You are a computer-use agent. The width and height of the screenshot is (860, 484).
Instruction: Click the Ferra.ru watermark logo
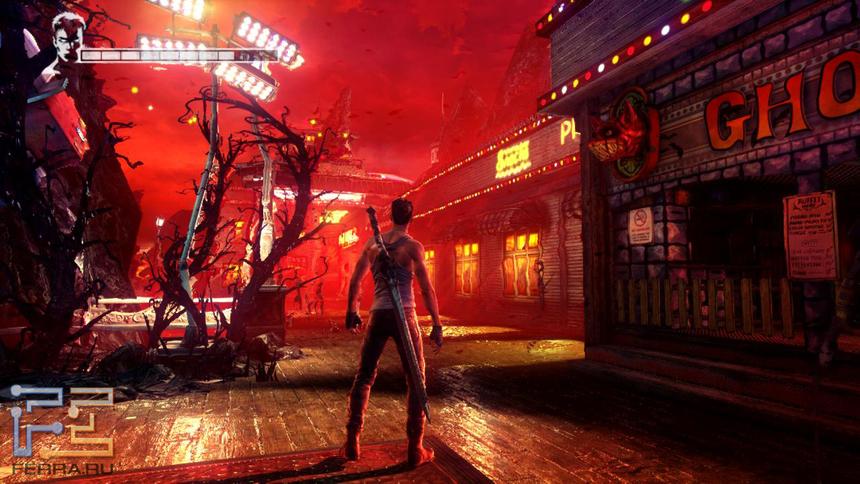(61, 427)
